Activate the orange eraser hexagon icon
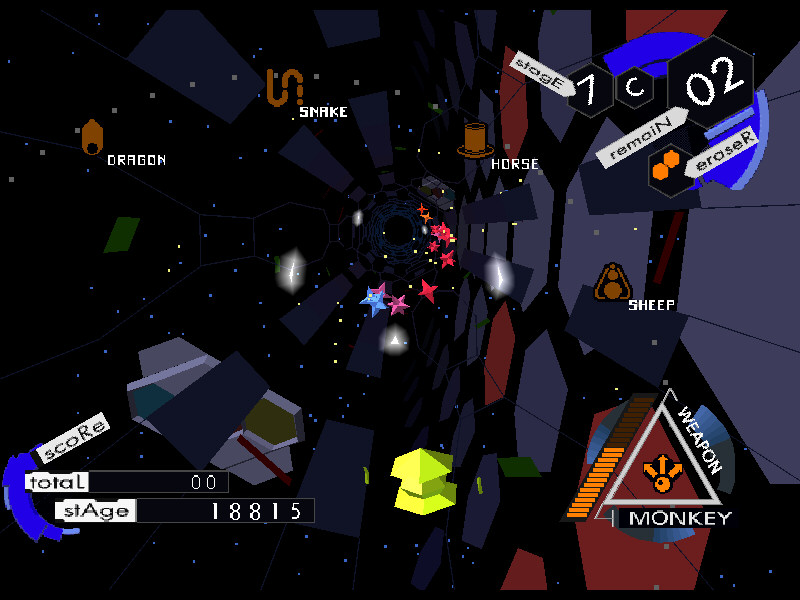The height and width of the screenshot is (600, 800). [x=665, y=169]
